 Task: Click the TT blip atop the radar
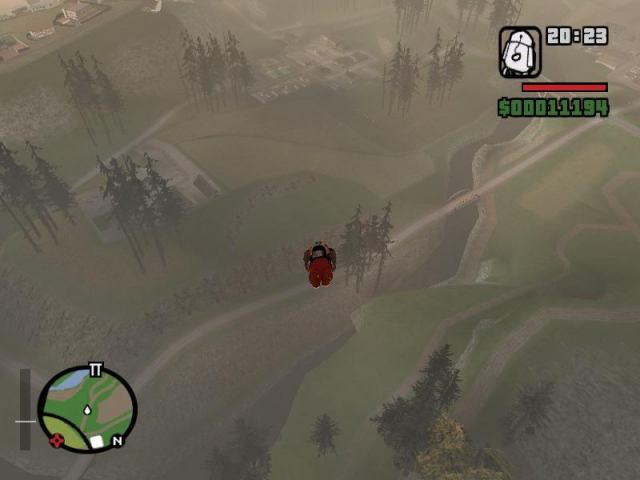coord(96,370)
